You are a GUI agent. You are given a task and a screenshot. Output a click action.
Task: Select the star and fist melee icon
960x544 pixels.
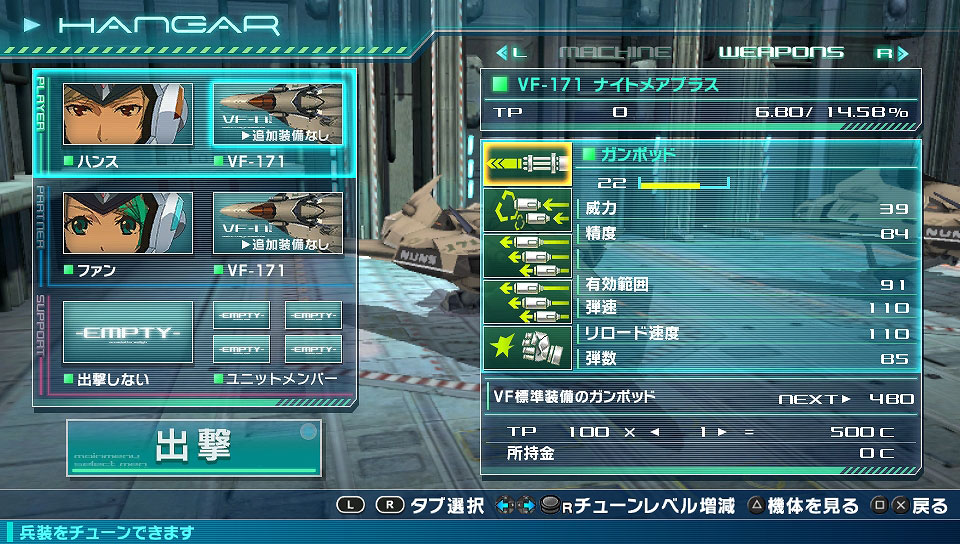click(x=527, y=347)
